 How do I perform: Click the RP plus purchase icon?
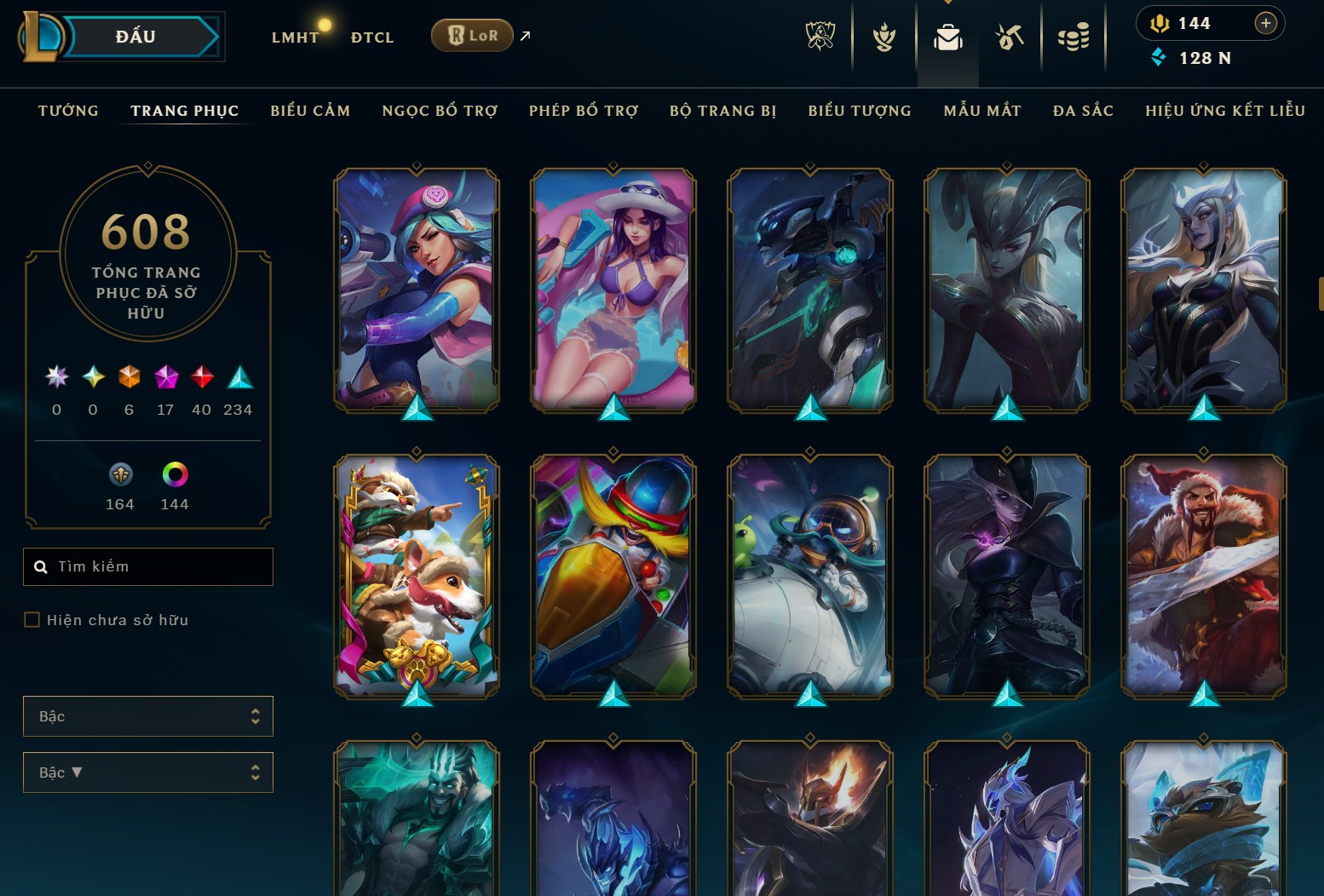tap(1266, 23)
